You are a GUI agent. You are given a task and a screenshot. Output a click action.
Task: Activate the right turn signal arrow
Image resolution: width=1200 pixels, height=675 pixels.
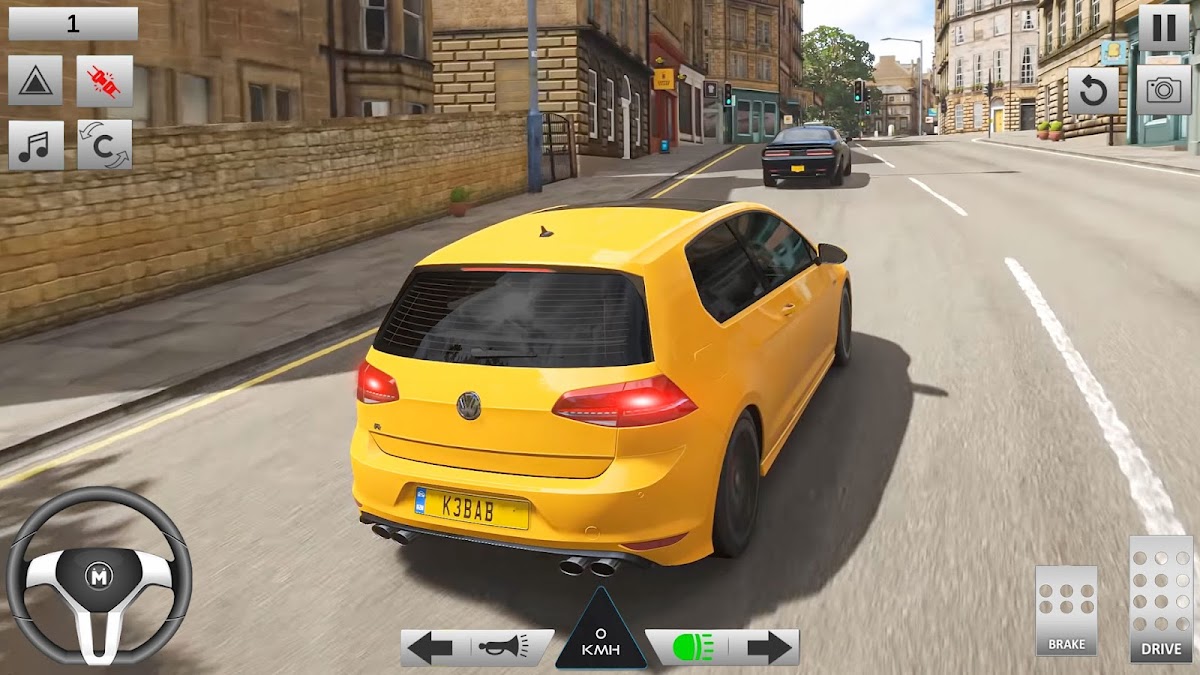point(768,648)
